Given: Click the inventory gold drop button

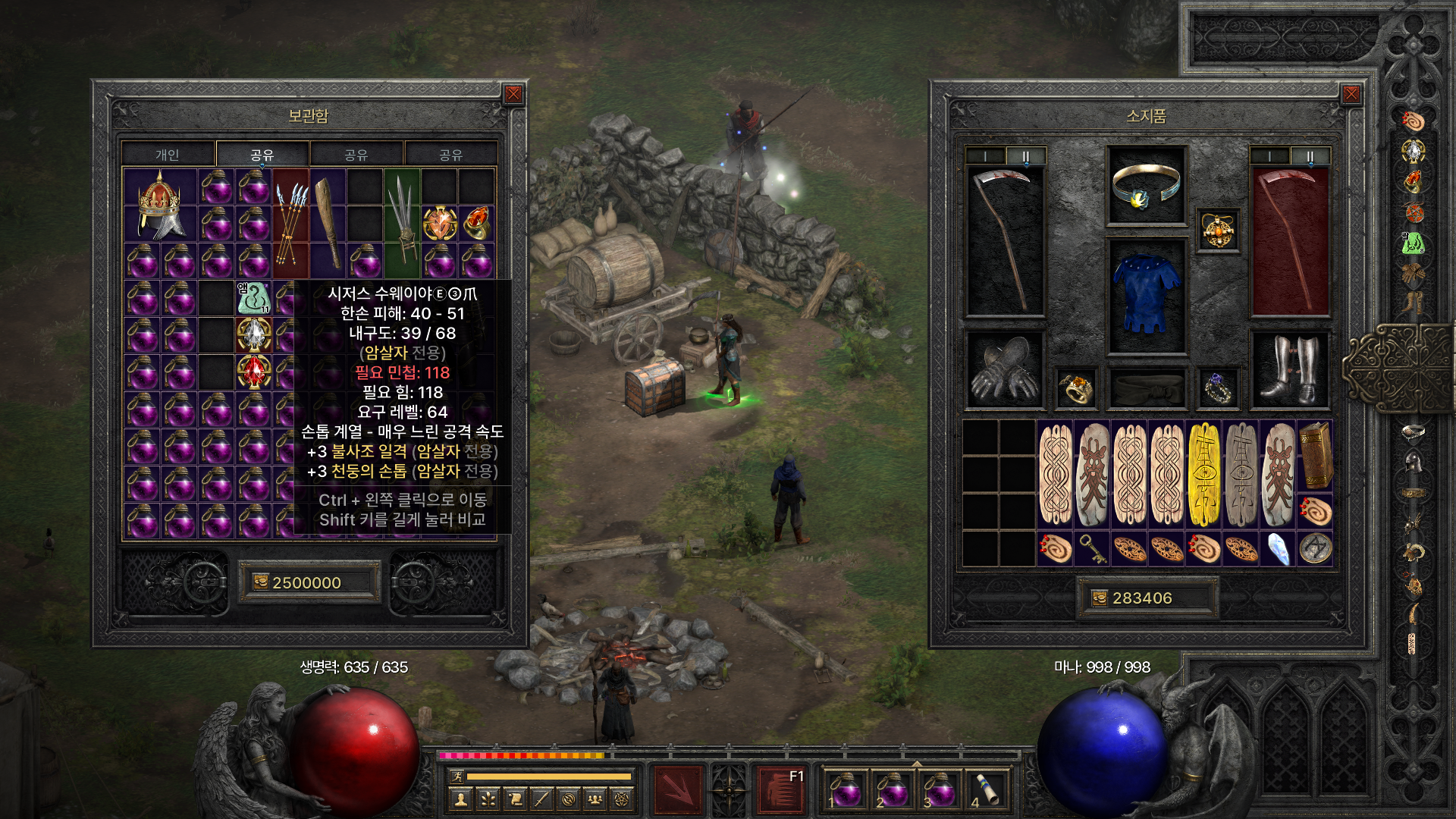Looking at the screenshot, I should click(x=1099, y=598).
